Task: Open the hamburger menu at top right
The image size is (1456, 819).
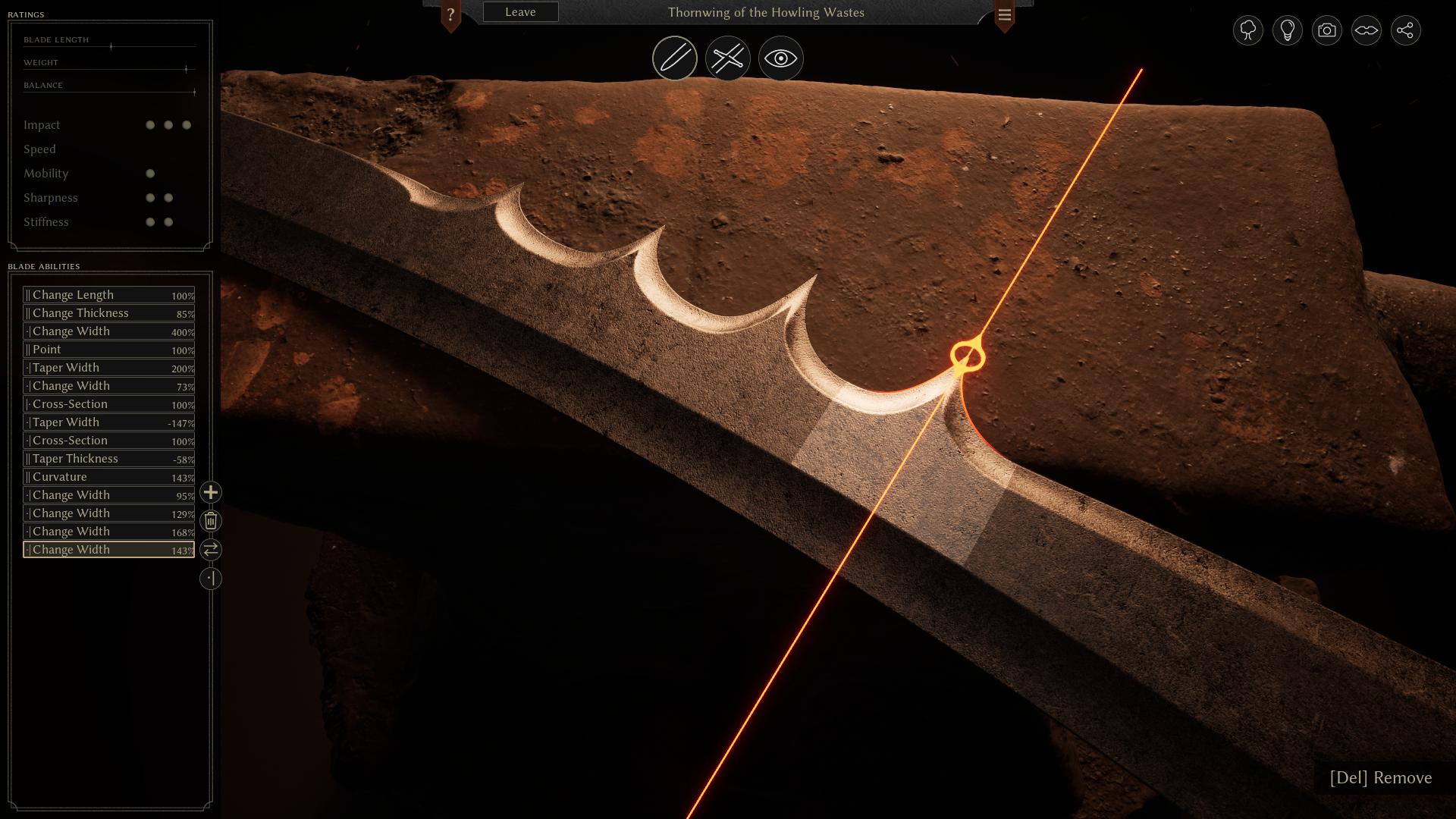Action: click(1005, 14)
